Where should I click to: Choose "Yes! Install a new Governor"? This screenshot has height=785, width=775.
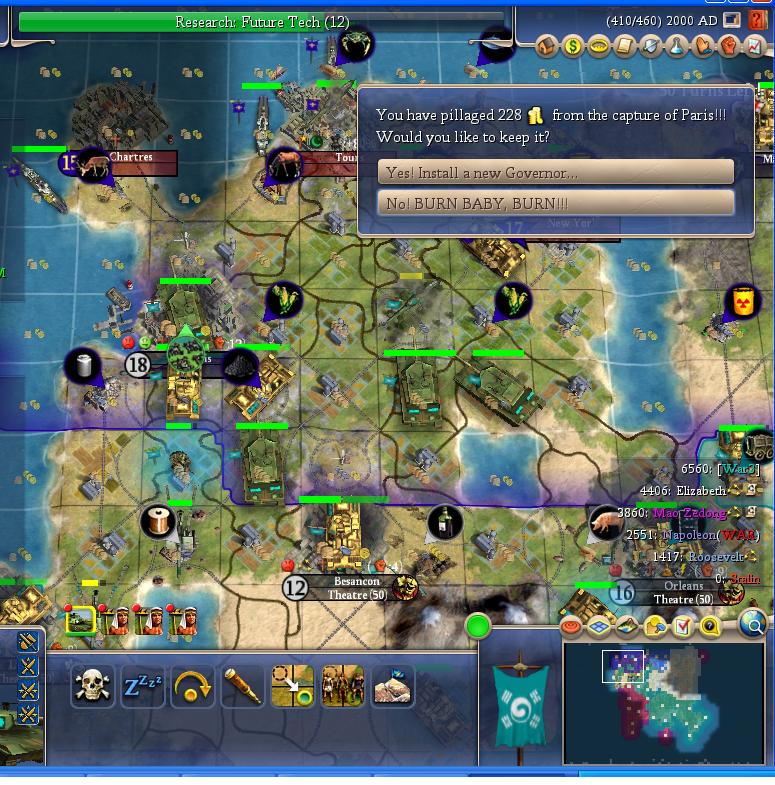point(555,172)
